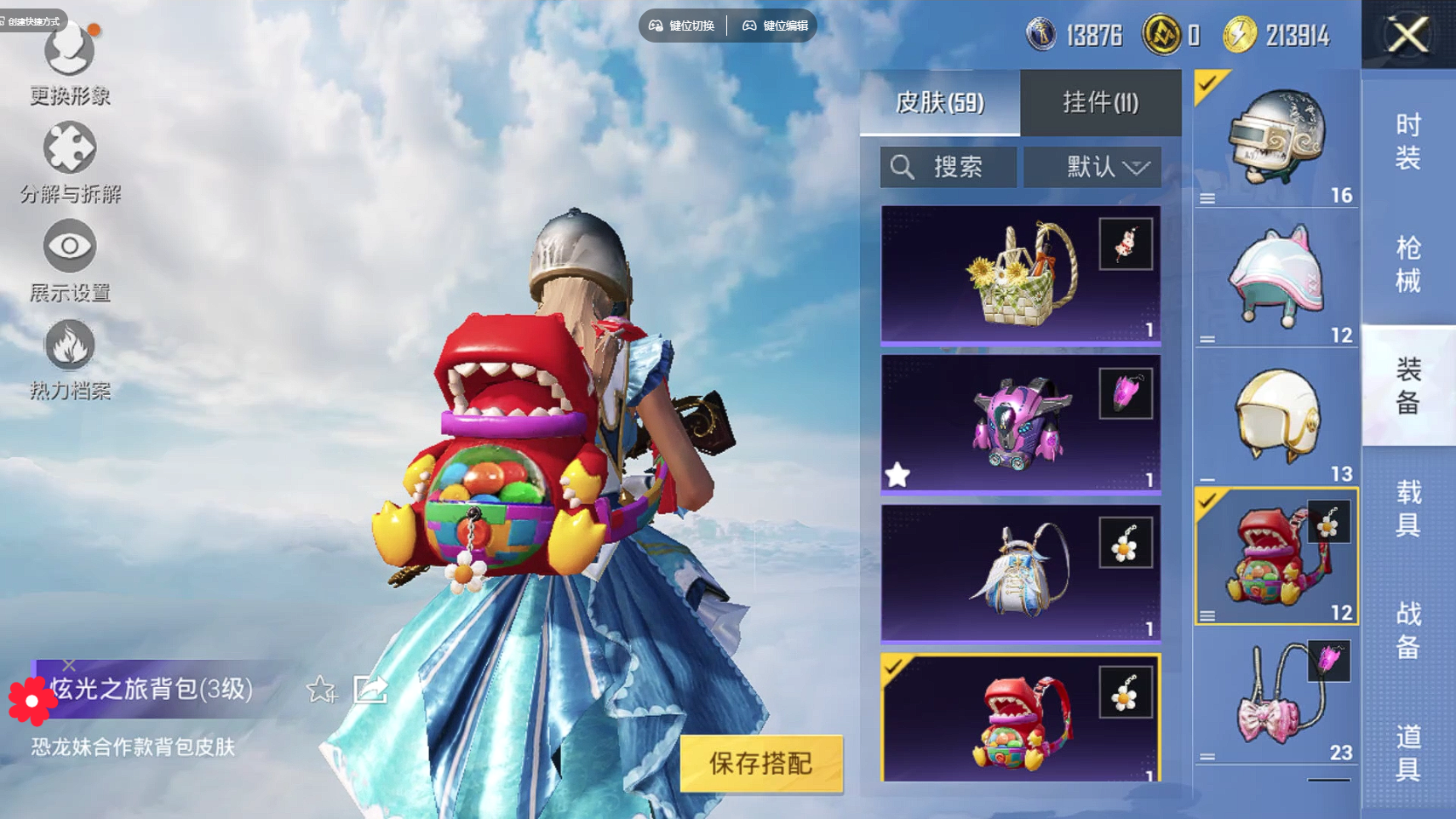This screenshot has height=819, width=1456.
Task: Click the 搜索 search field
Action: [x=949, y=167]
